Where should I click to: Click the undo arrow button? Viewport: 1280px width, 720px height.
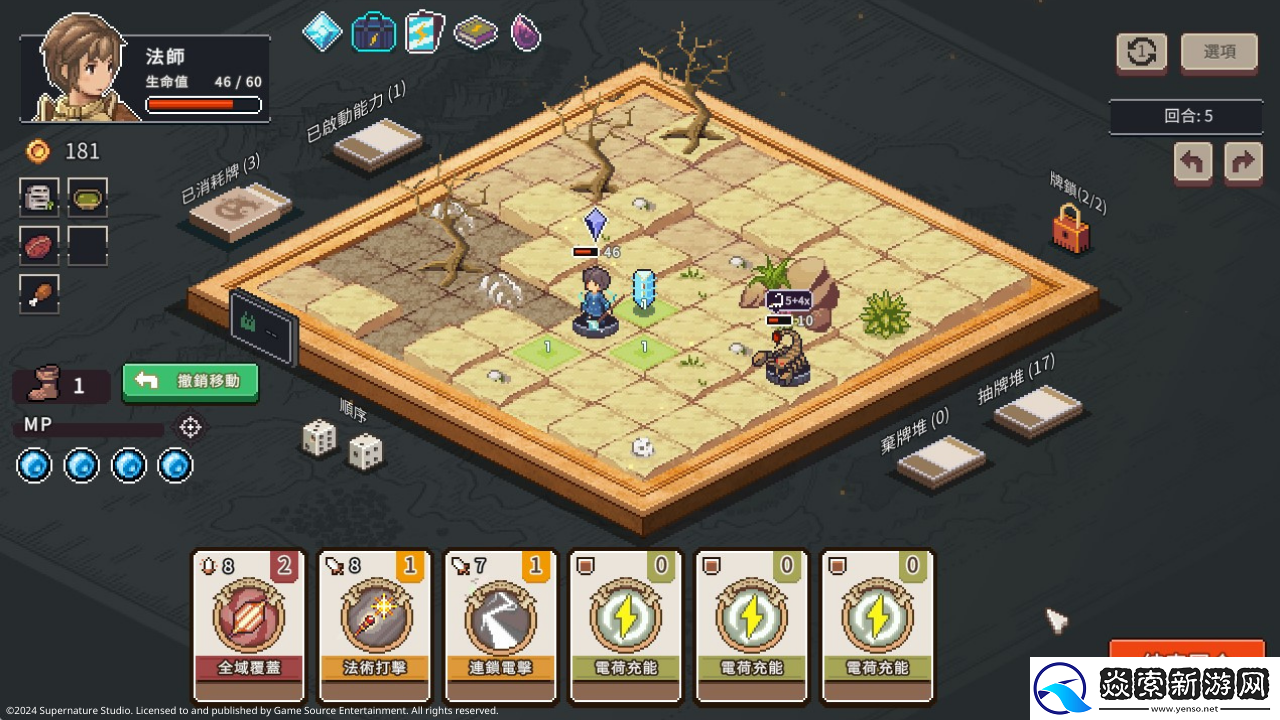(x=1193, y=162)
